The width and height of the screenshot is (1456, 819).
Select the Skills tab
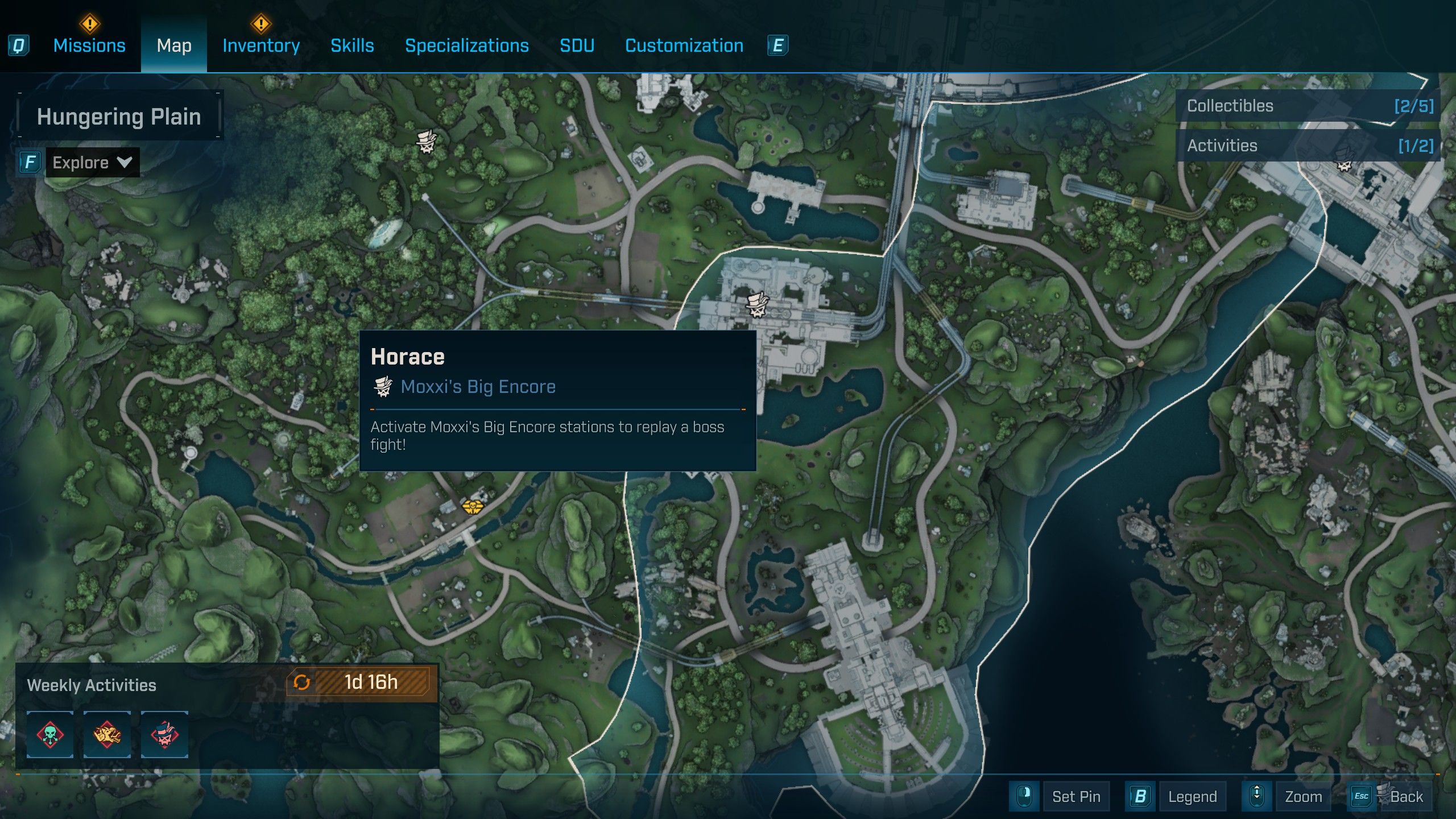click(352, 45)
